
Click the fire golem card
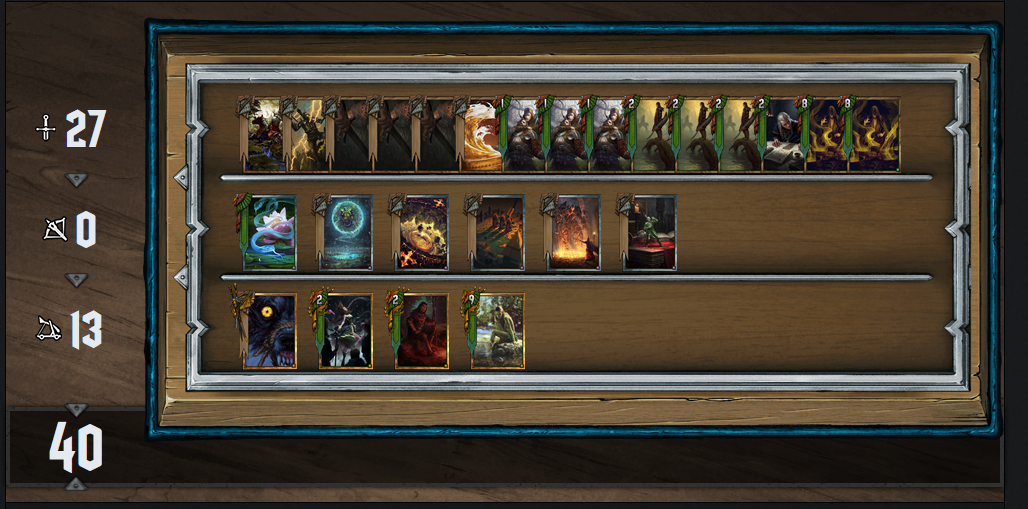point(574,234)
